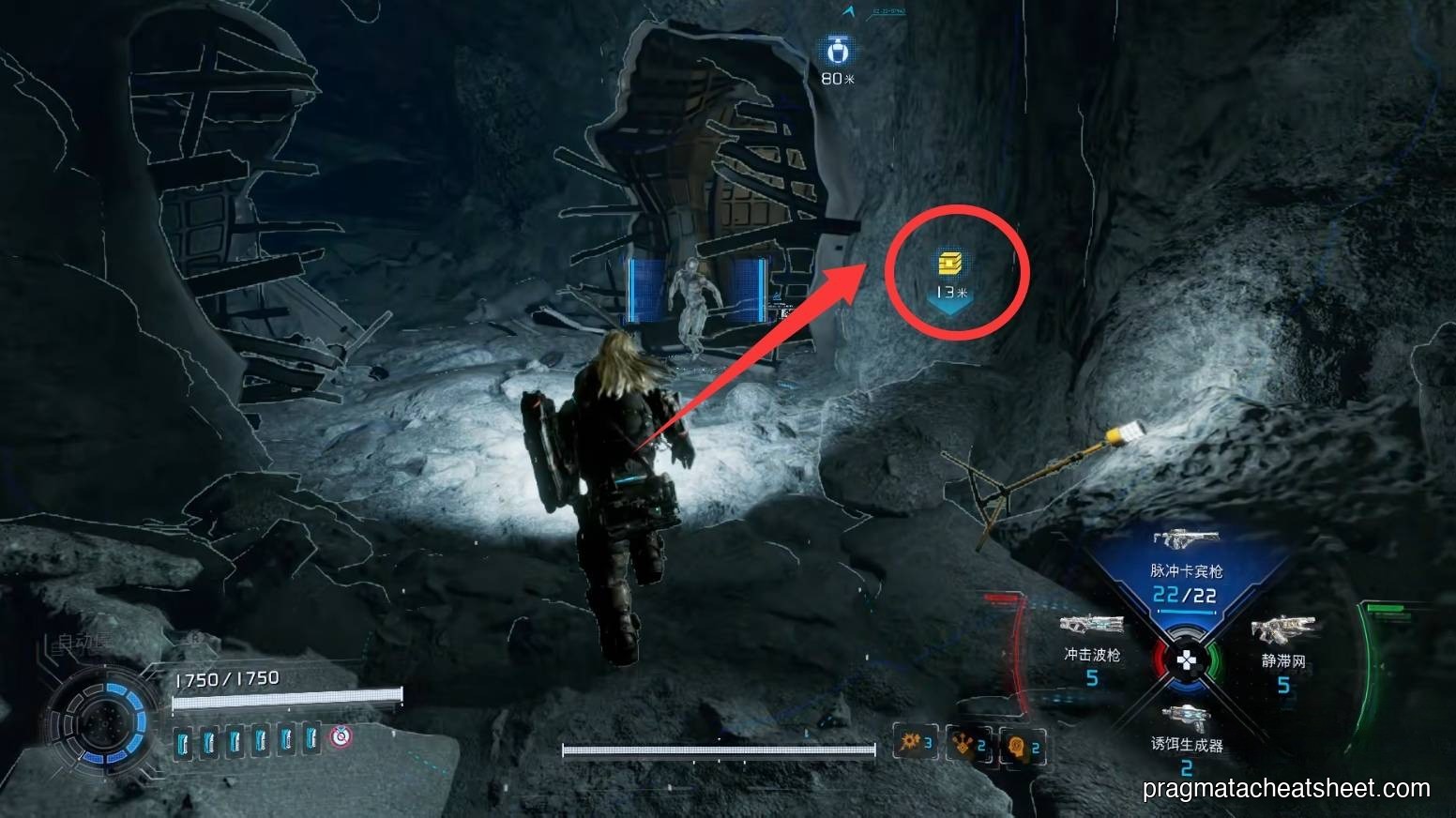Toggle the first blue battery cell indicator

[184, 740]
